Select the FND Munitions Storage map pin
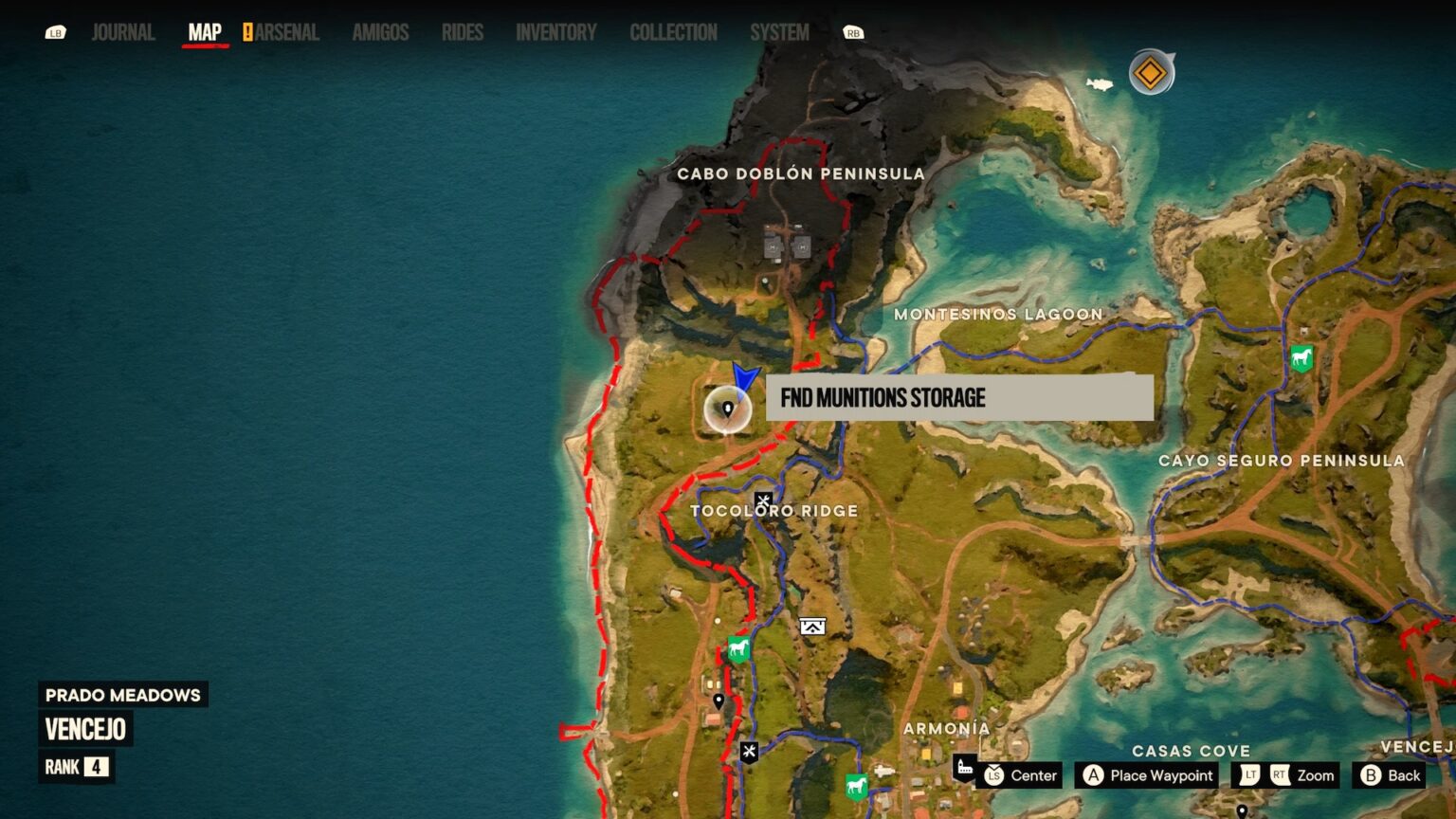This screenshot has height=819, width=1456. [726, 408]
